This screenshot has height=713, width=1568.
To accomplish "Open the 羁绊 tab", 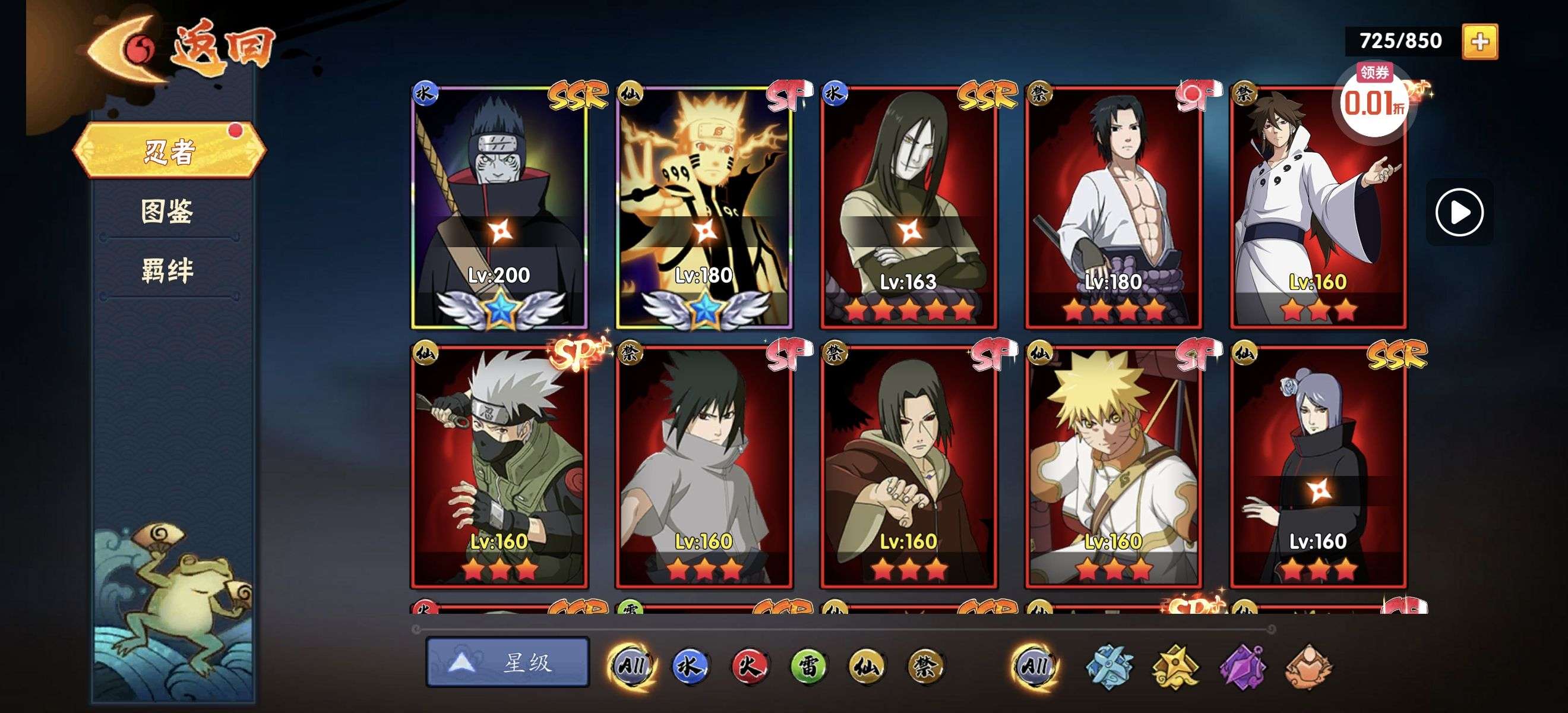I will click(x=167, y=270).
